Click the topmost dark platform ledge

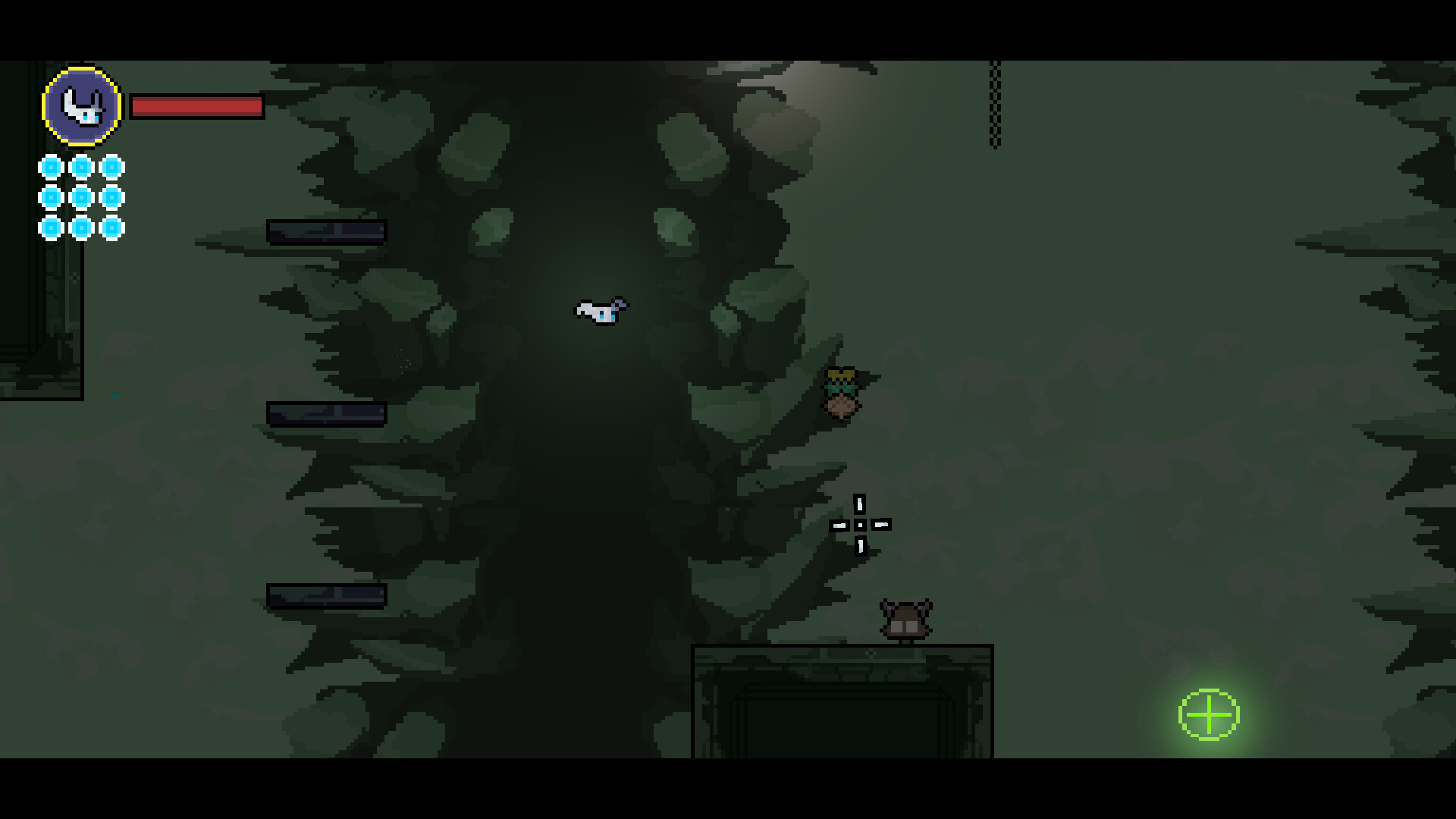point(326,231)
